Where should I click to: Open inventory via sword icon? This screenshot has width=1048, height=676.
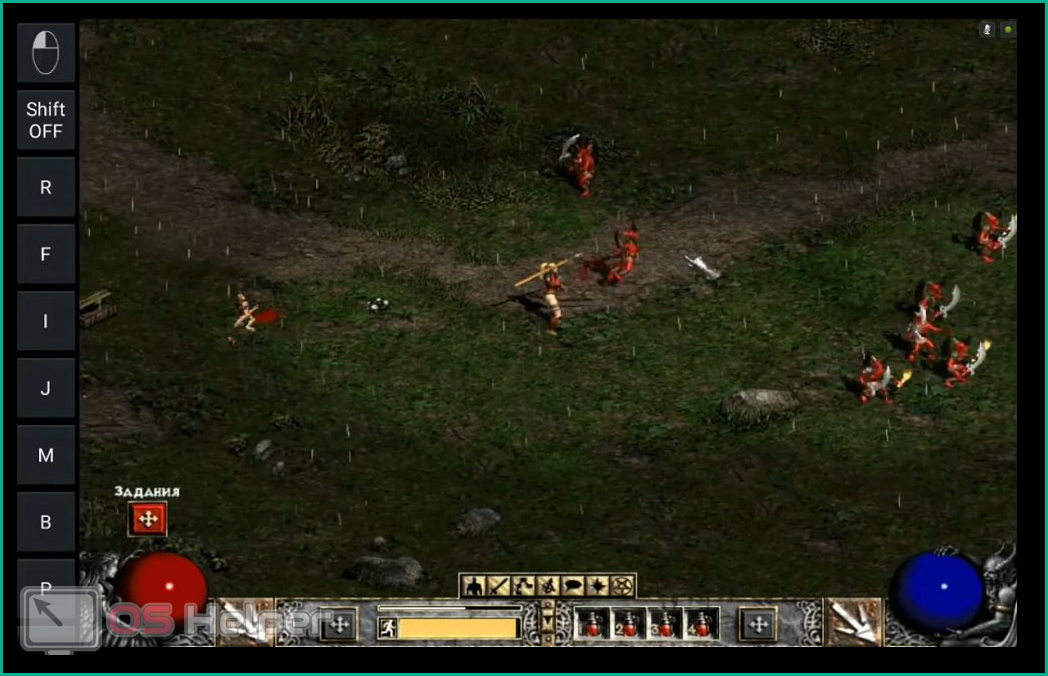tap(497, 586)
